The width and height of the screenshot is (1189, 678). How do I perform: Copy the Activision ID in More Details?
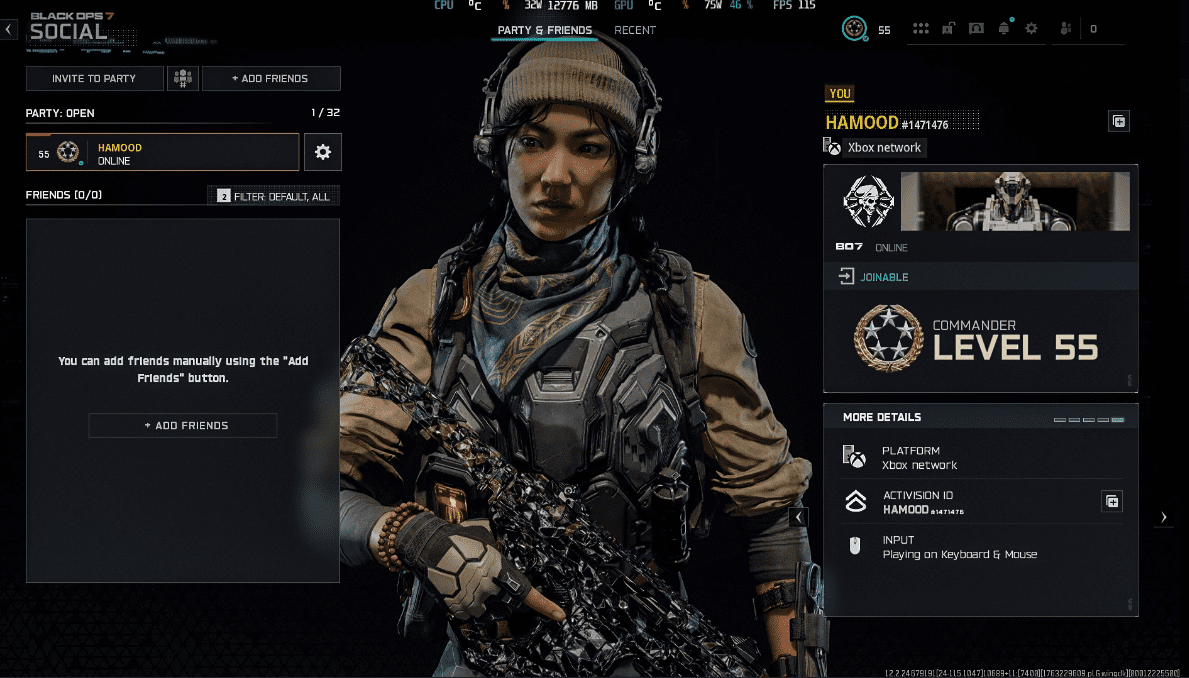coord(1111,501)
